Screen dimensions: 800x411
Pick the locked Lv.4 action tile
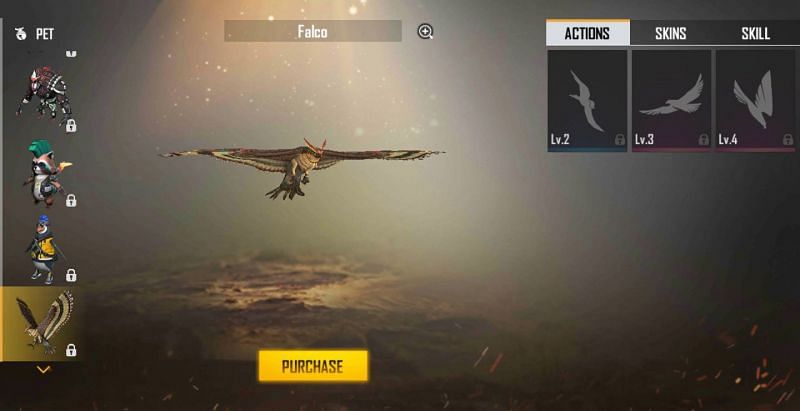tap(755, 101)
